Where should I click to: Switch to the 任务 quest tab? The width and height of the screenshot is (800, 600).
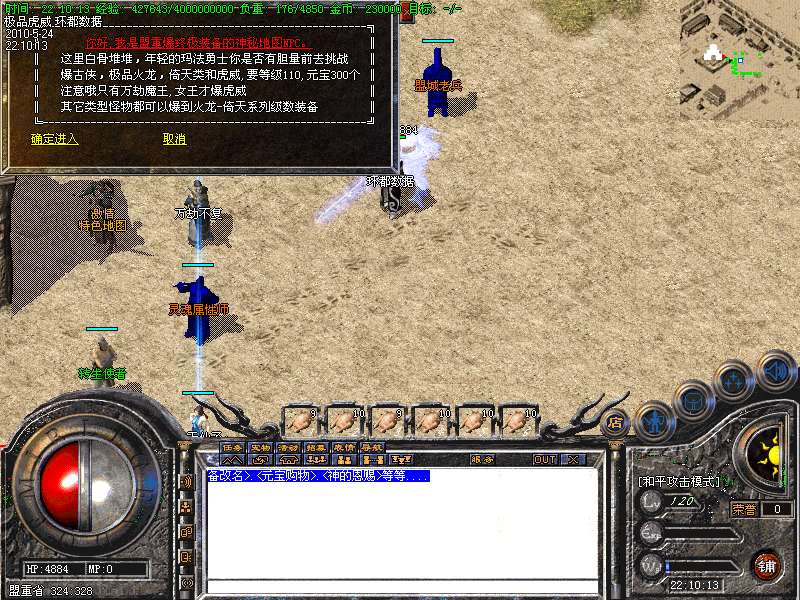233,447
